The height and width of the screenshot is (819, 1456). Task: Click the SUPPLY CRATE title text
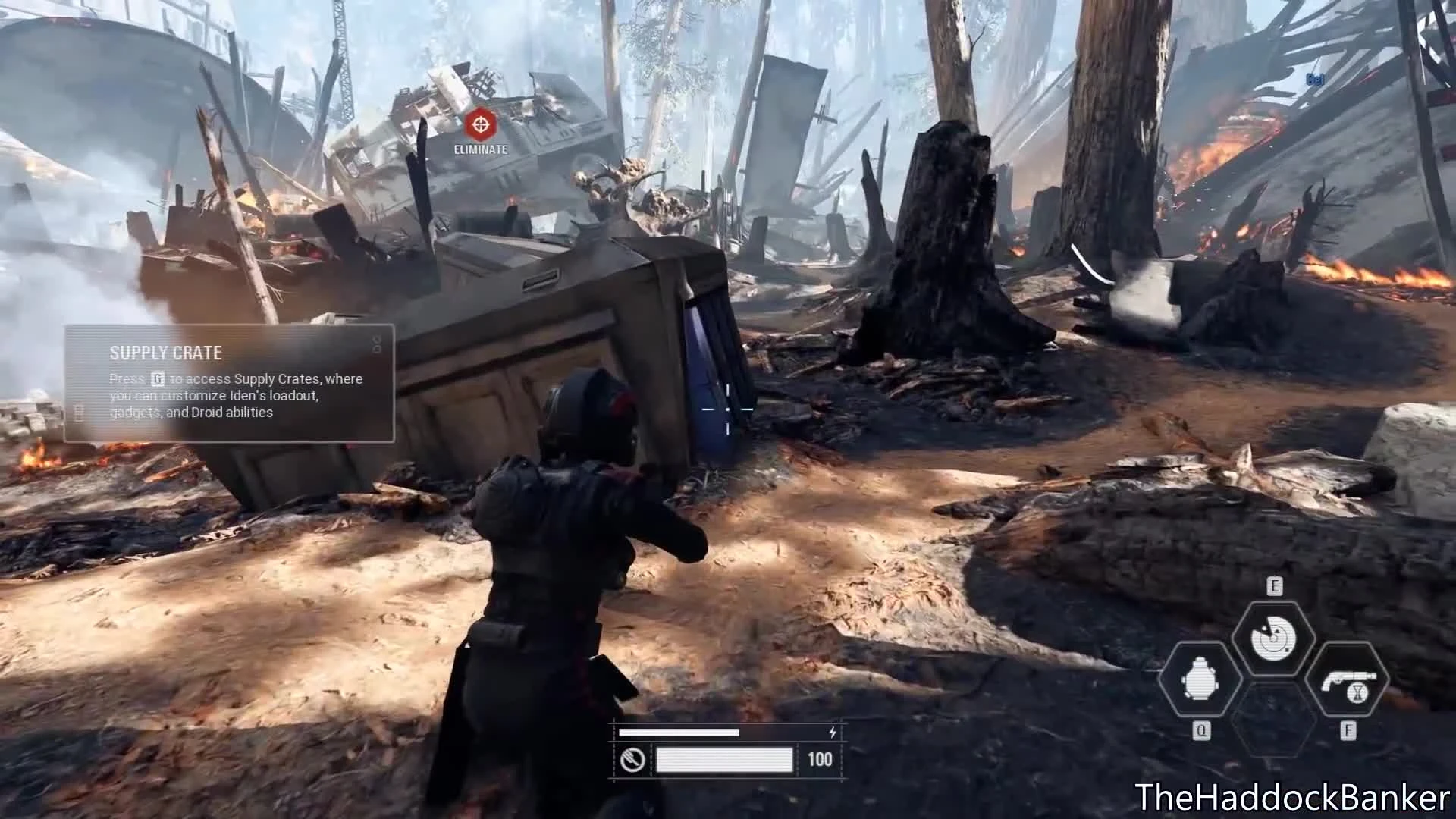coord(166,353)
